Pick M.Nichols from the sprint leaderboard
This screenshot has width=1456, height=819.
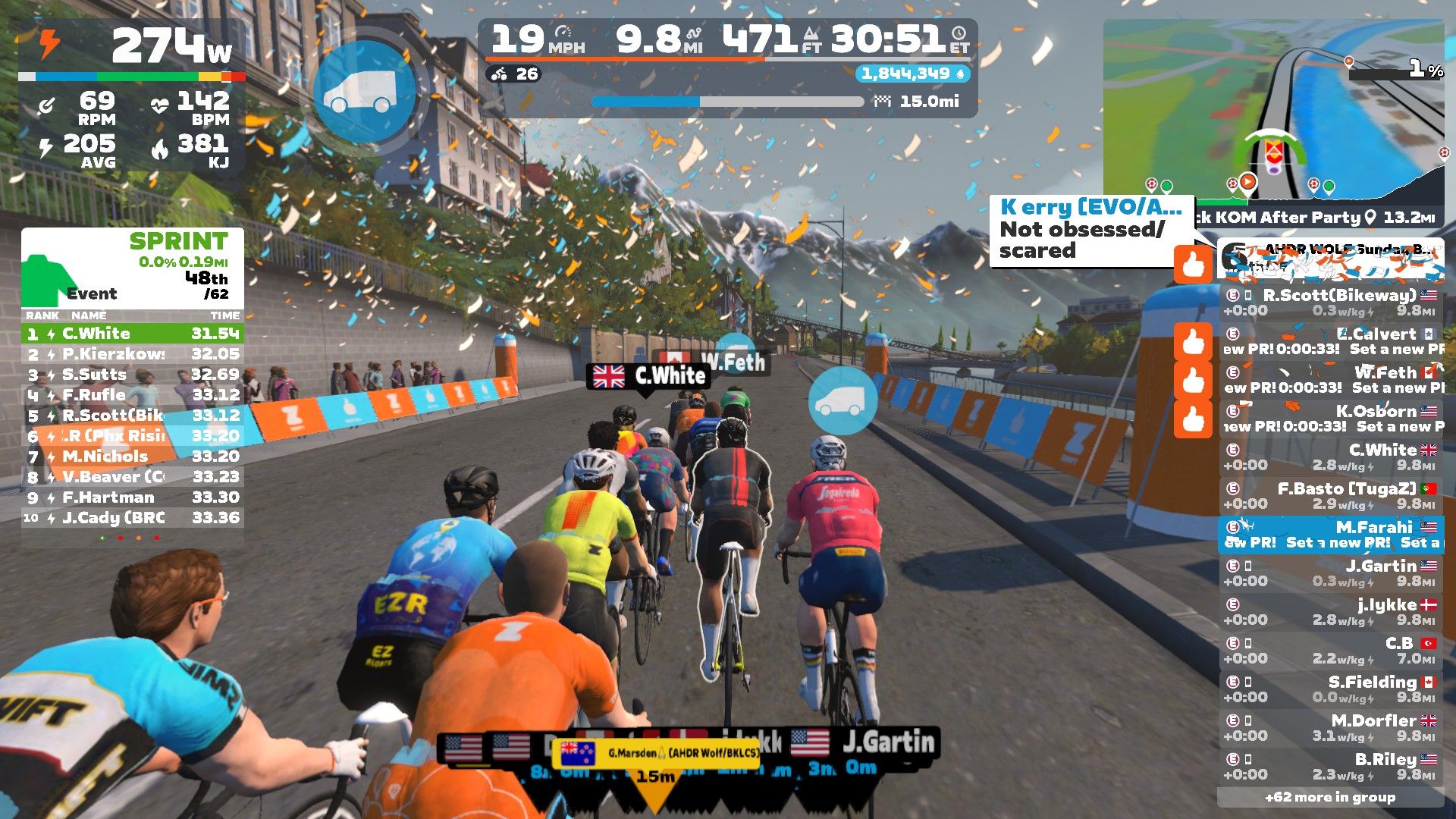133,457
